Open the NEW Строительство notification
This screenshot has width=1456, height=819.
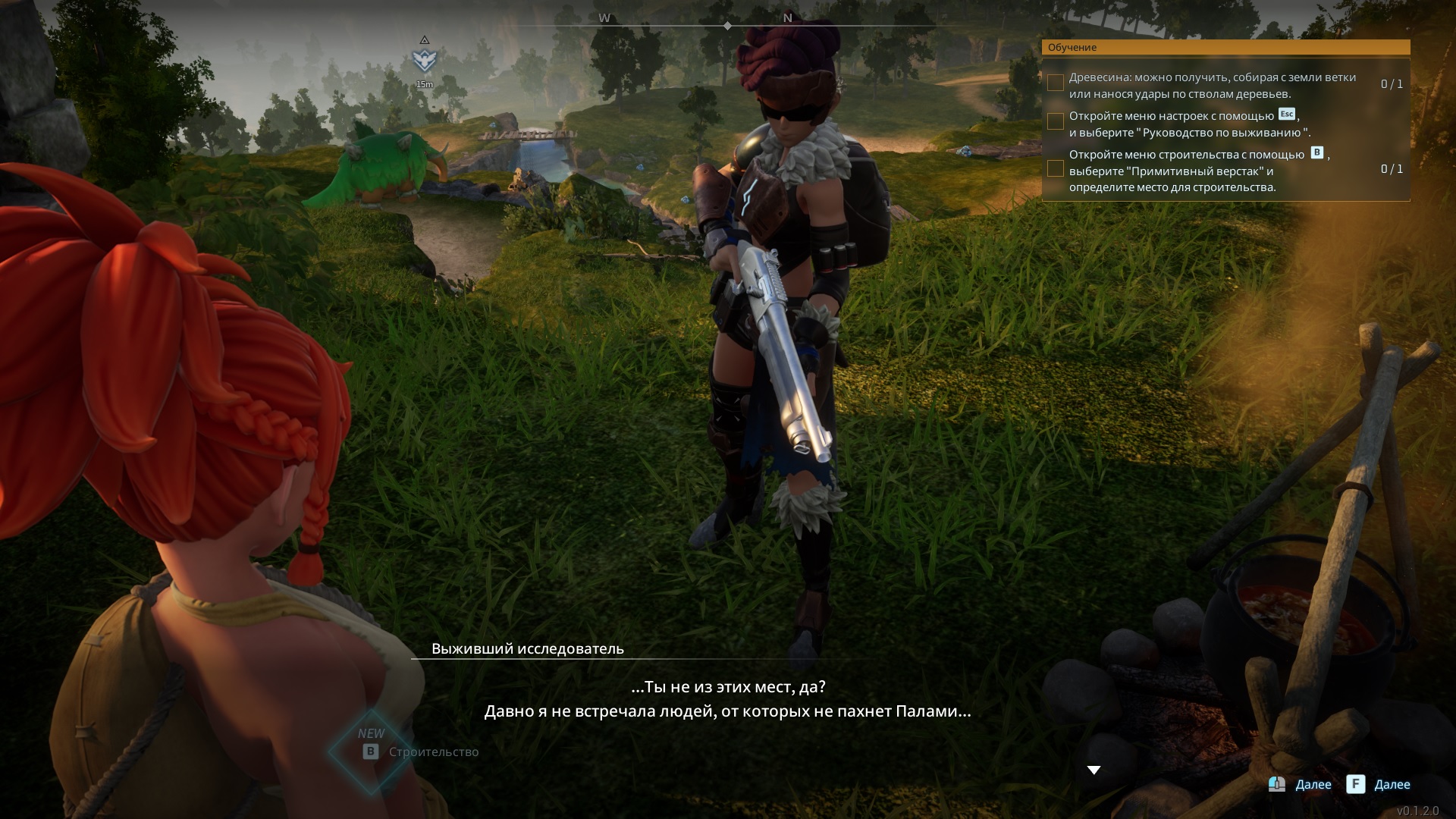tap(418, 751)
